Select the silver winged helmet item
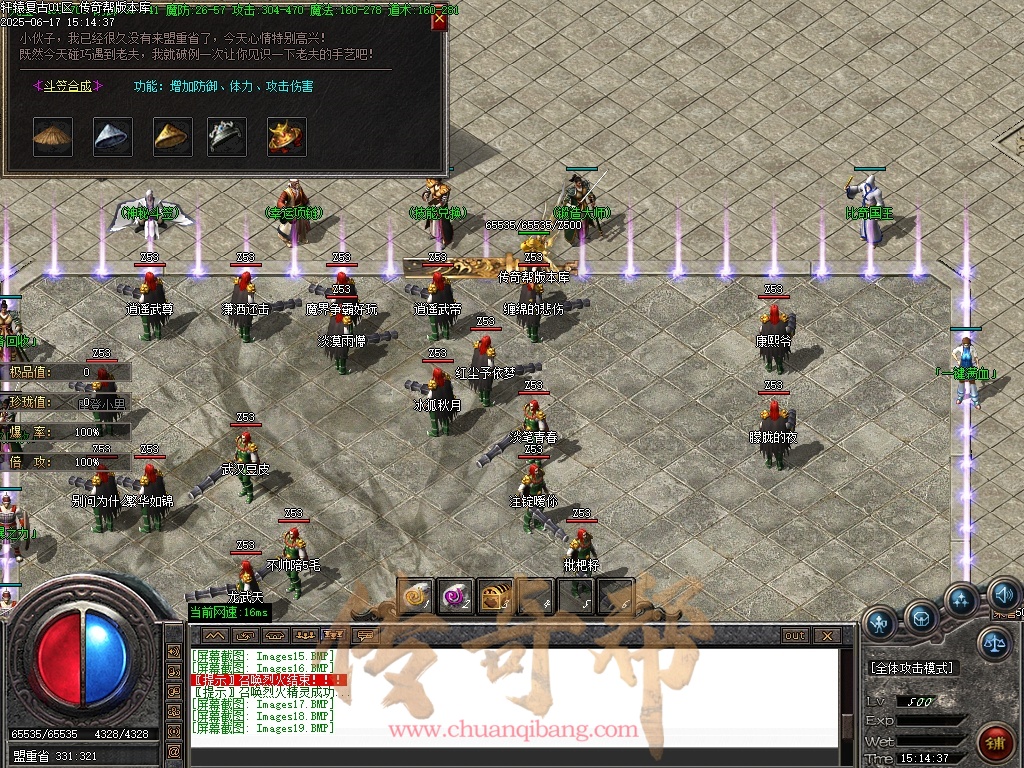The width and height of the screenshot is (1024, 768). click(x=227, y=137)
